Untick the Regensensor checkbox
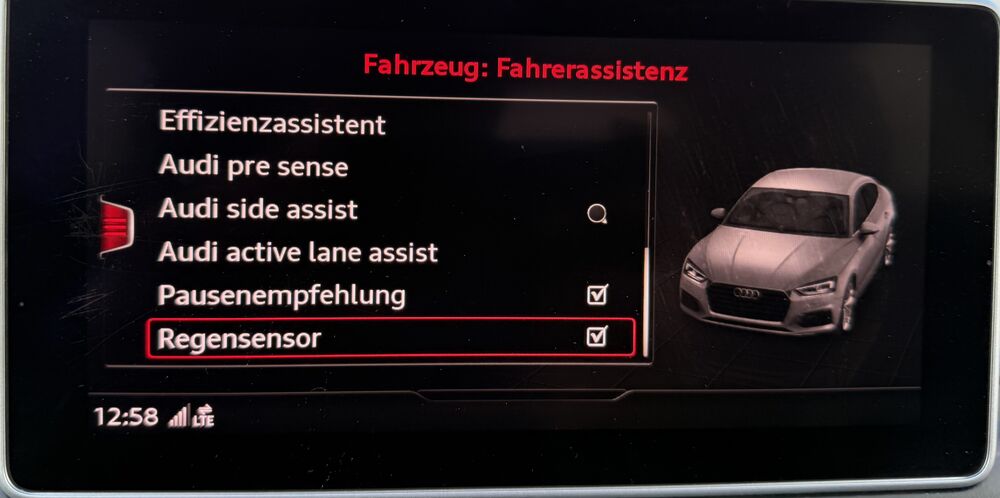 pos(597,337)
